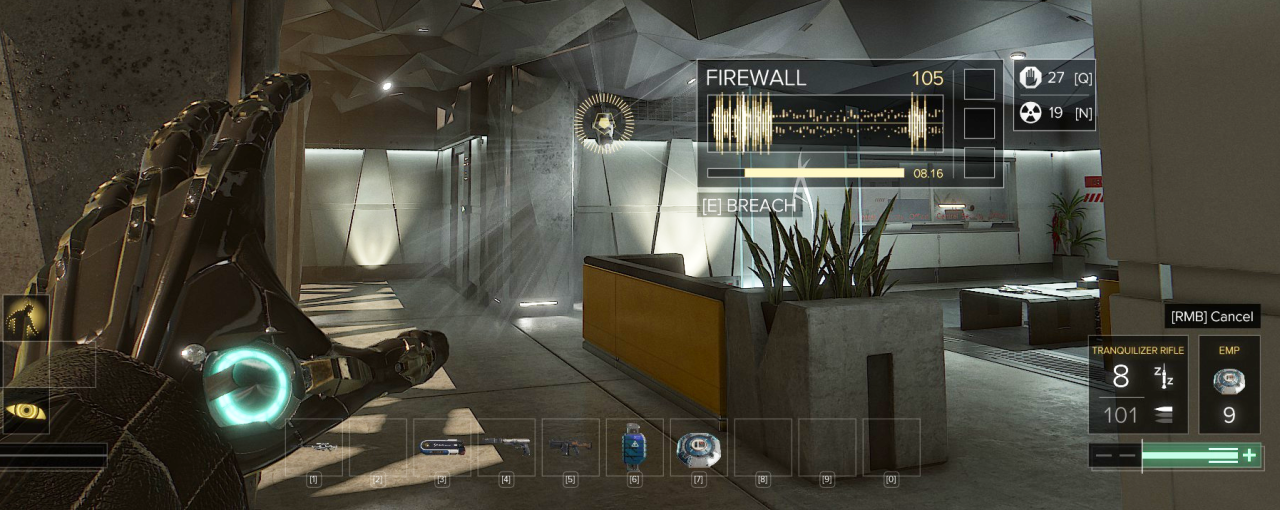Pick the blue canister grenade slot
The width and height of the screenshot is (1280, 510).
tap(634, 446)
